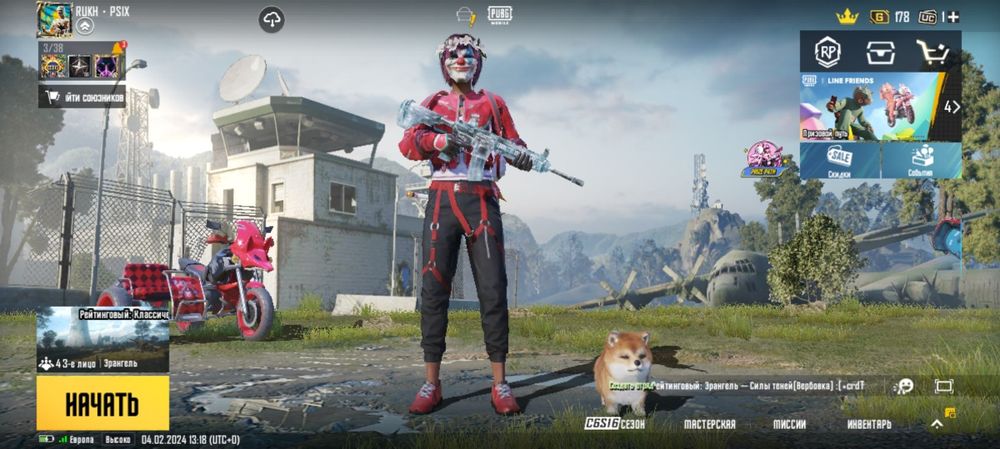Click the find allies flag button
The width and height of the screenshot is (1000, 449).
(82, 97)
